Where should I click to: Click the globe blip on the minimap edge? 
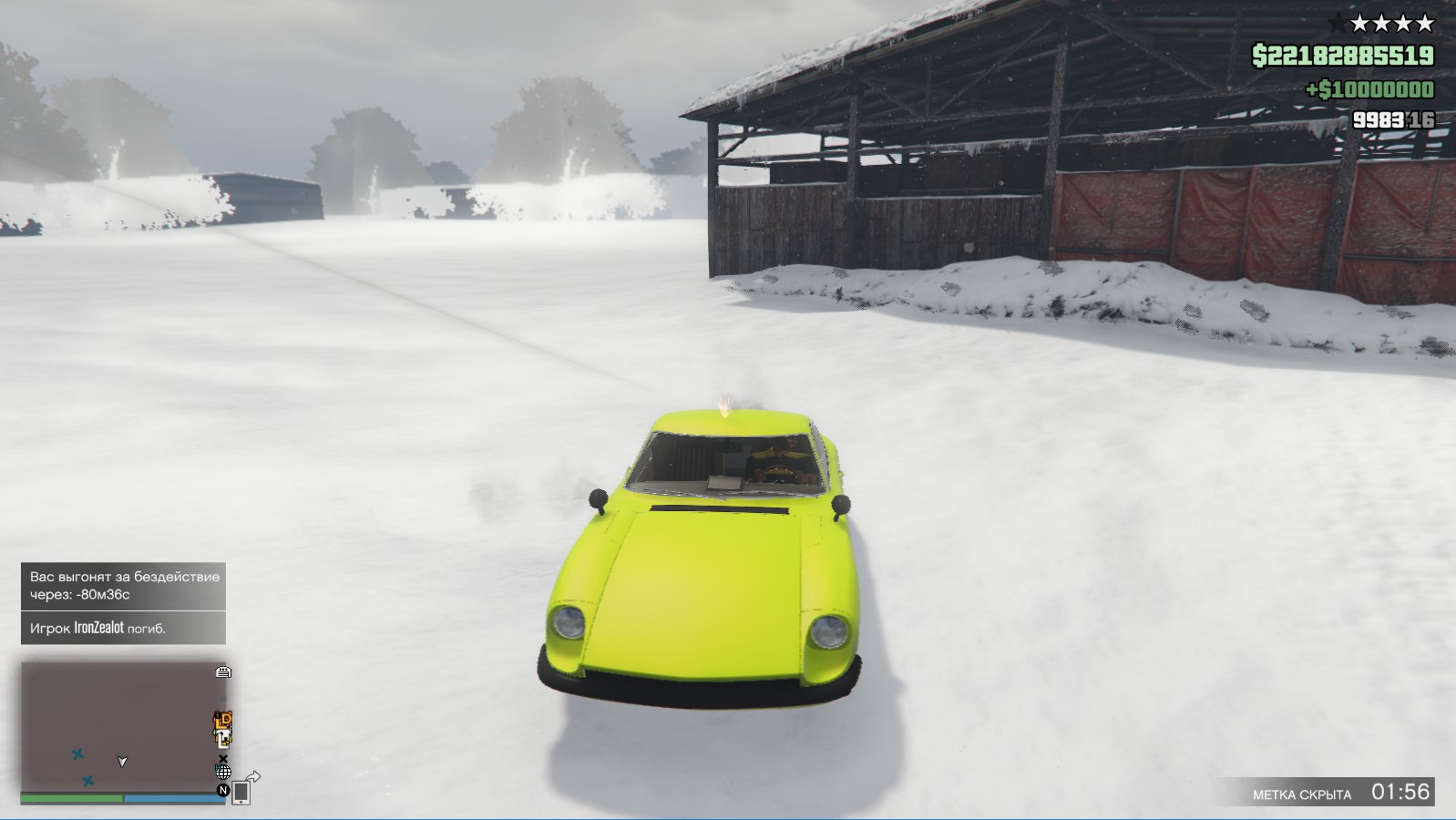coord(222,773)
